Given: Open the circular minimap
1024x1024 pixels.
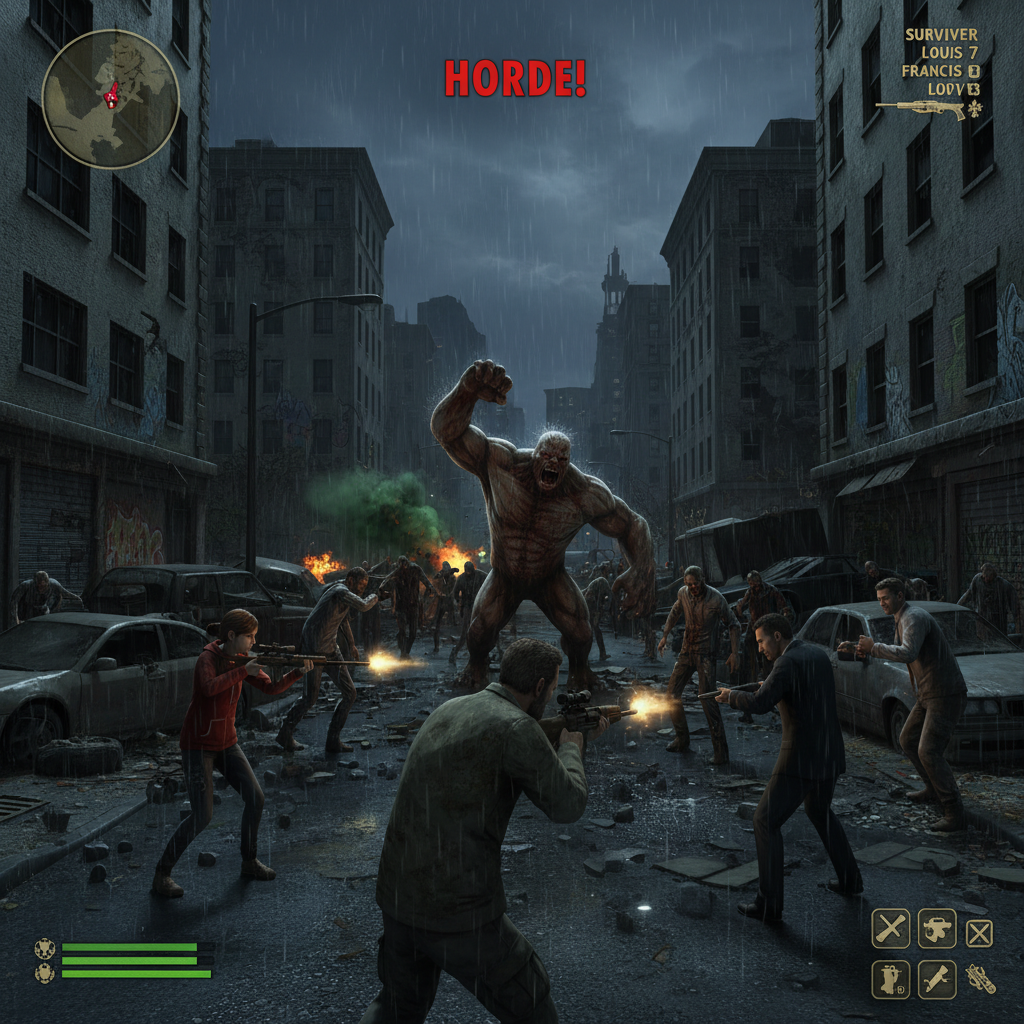Looking at the screenshot, I should [x=110, y=98].
